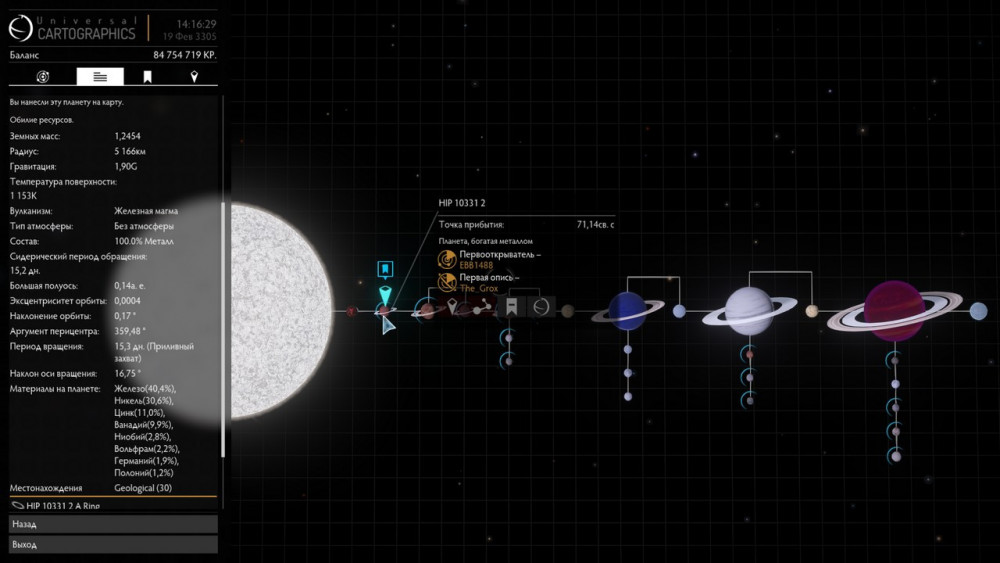Screen dimensions: 1000x563
Task: Select the light blue planet at far right
Action: 978,312
